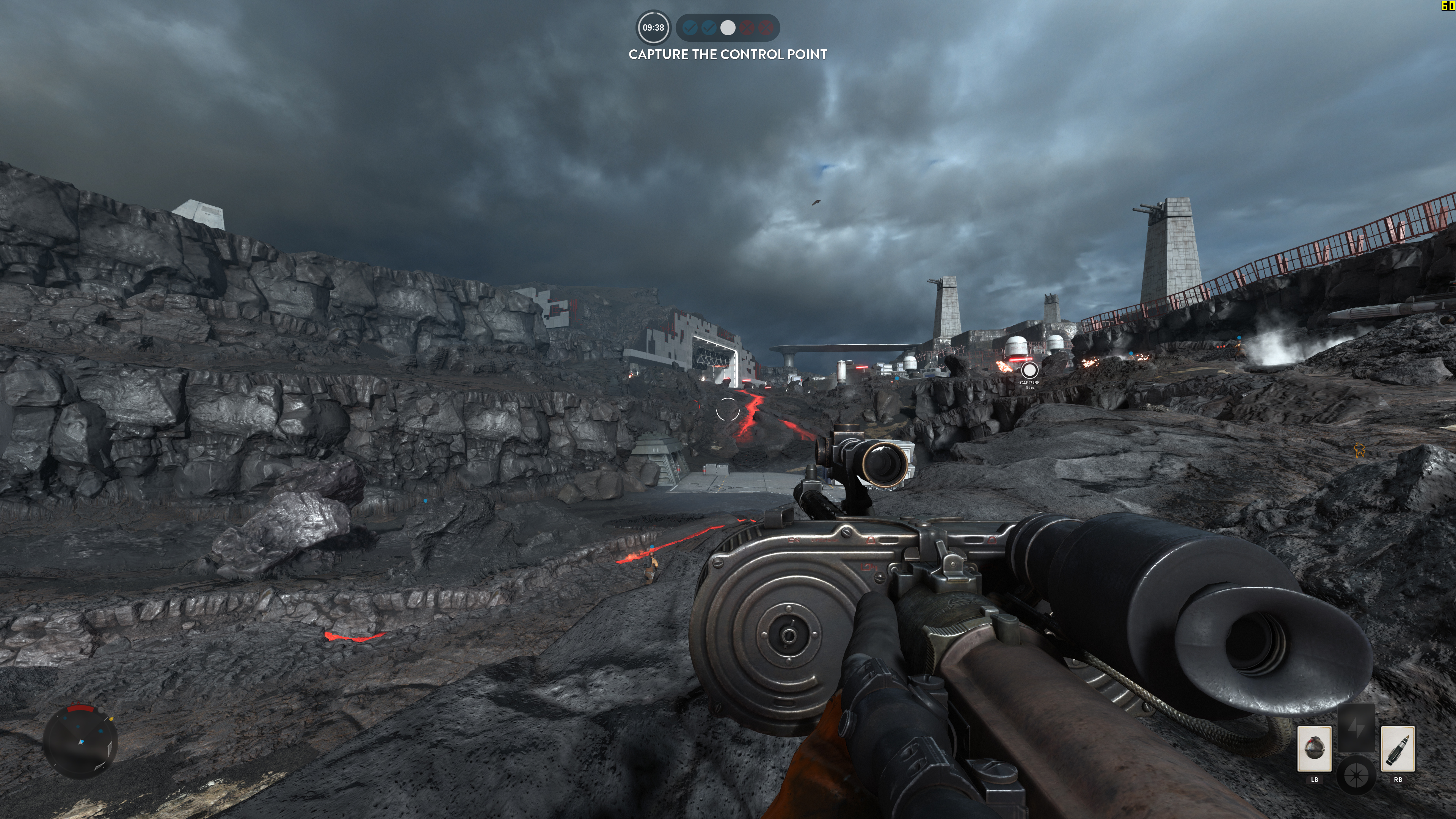This screenshot has height=819, width=1456.
Task: Click the white active control point indicator
Action: coord(728,28)
